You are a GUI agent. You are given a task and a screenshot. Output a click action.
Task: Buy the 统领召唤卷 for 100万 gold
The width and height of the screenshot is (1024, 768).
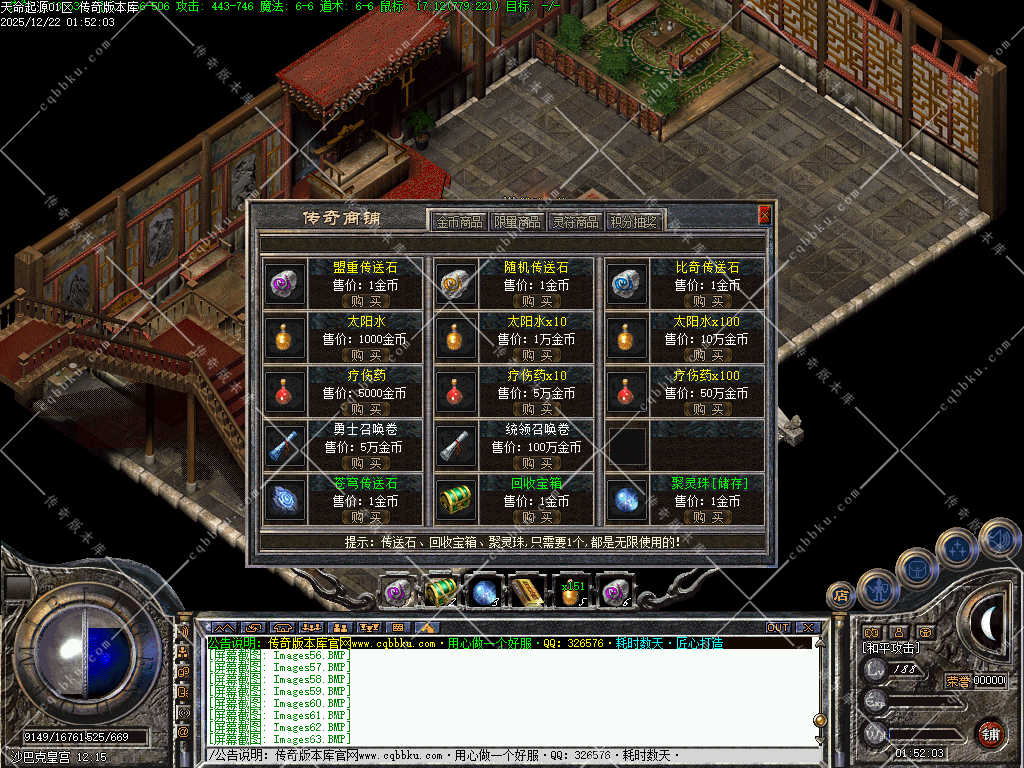pyautogui.click(x=536, y=463)
